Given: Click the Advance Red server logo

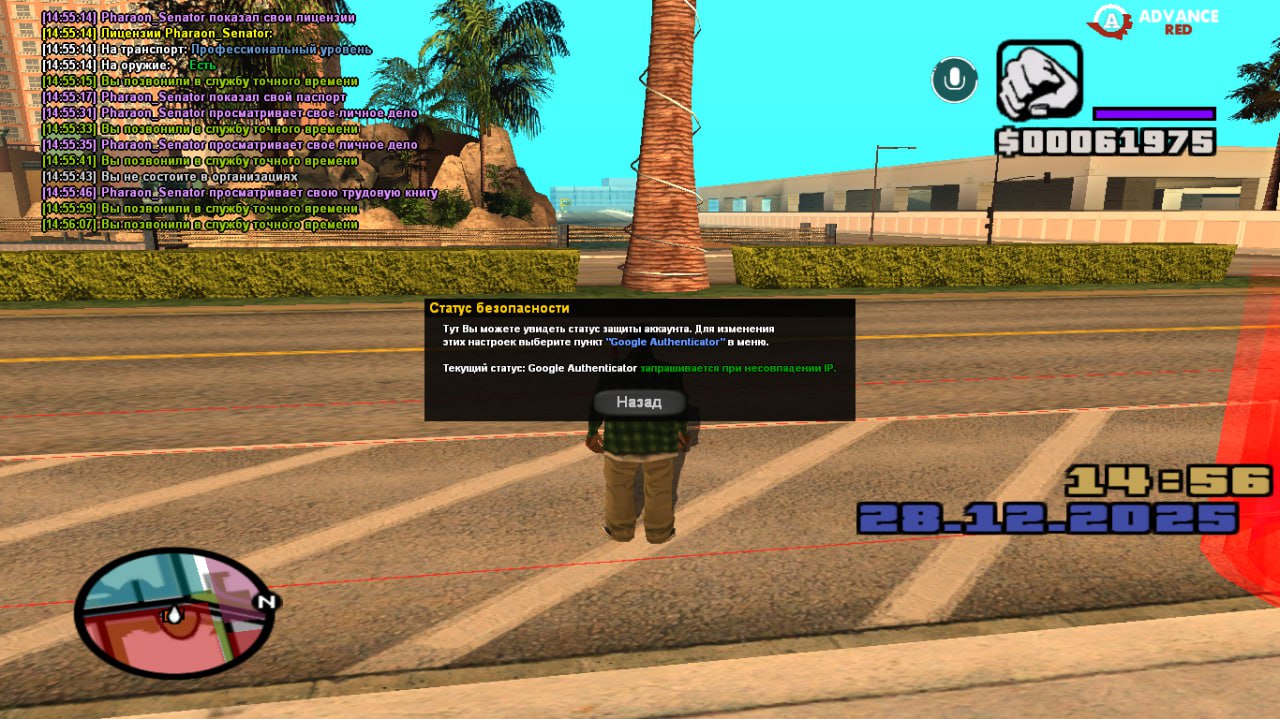Looking at the screenshot, I should click(1155, 20).
